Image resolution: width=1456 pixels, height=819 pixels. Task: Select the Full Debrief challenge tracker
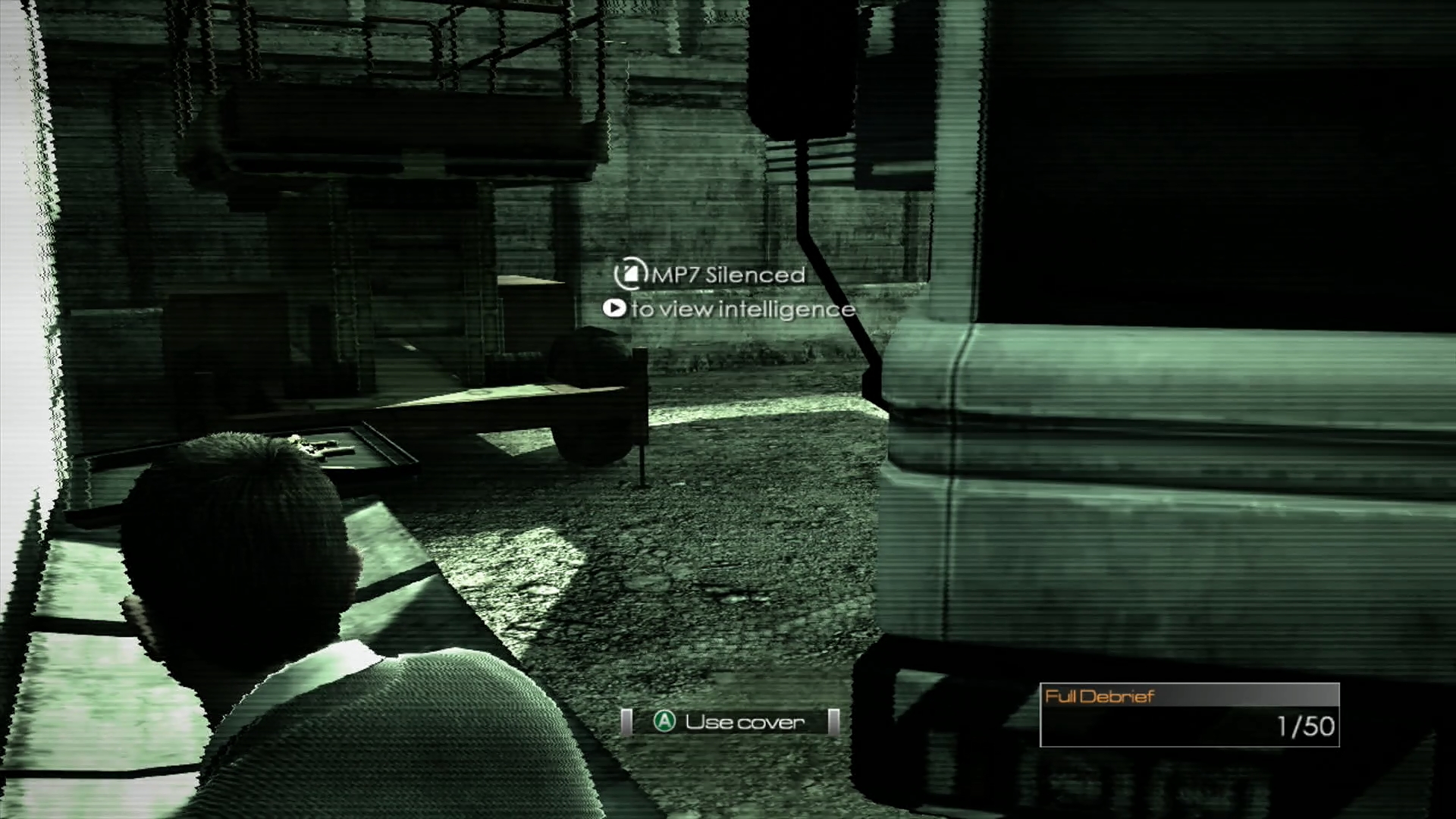pyautogui.click(x=1188, y=714)
